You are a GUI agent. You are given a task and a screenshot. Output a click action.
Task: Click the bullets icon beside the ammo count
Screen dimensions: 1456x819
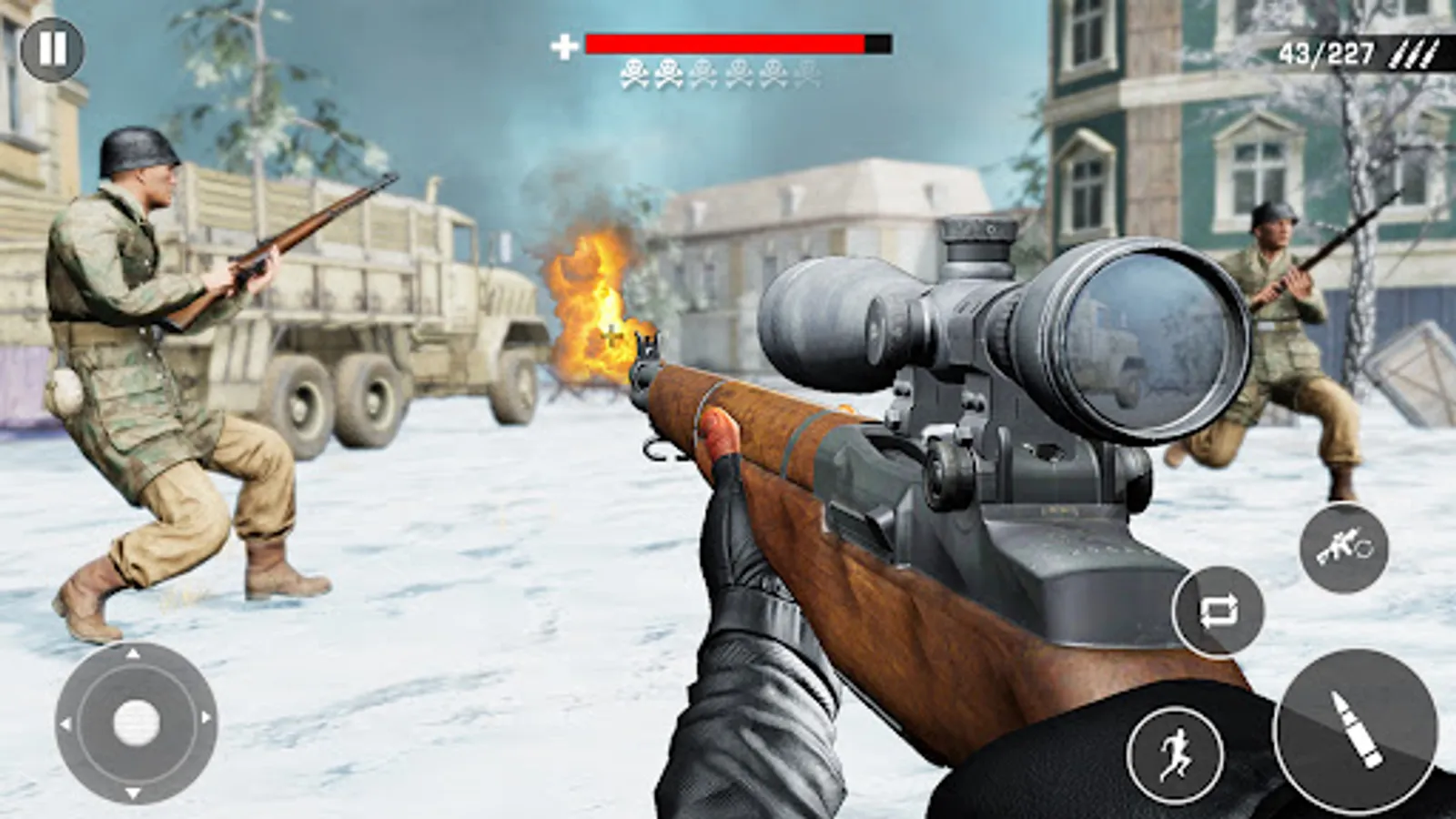1410,51
